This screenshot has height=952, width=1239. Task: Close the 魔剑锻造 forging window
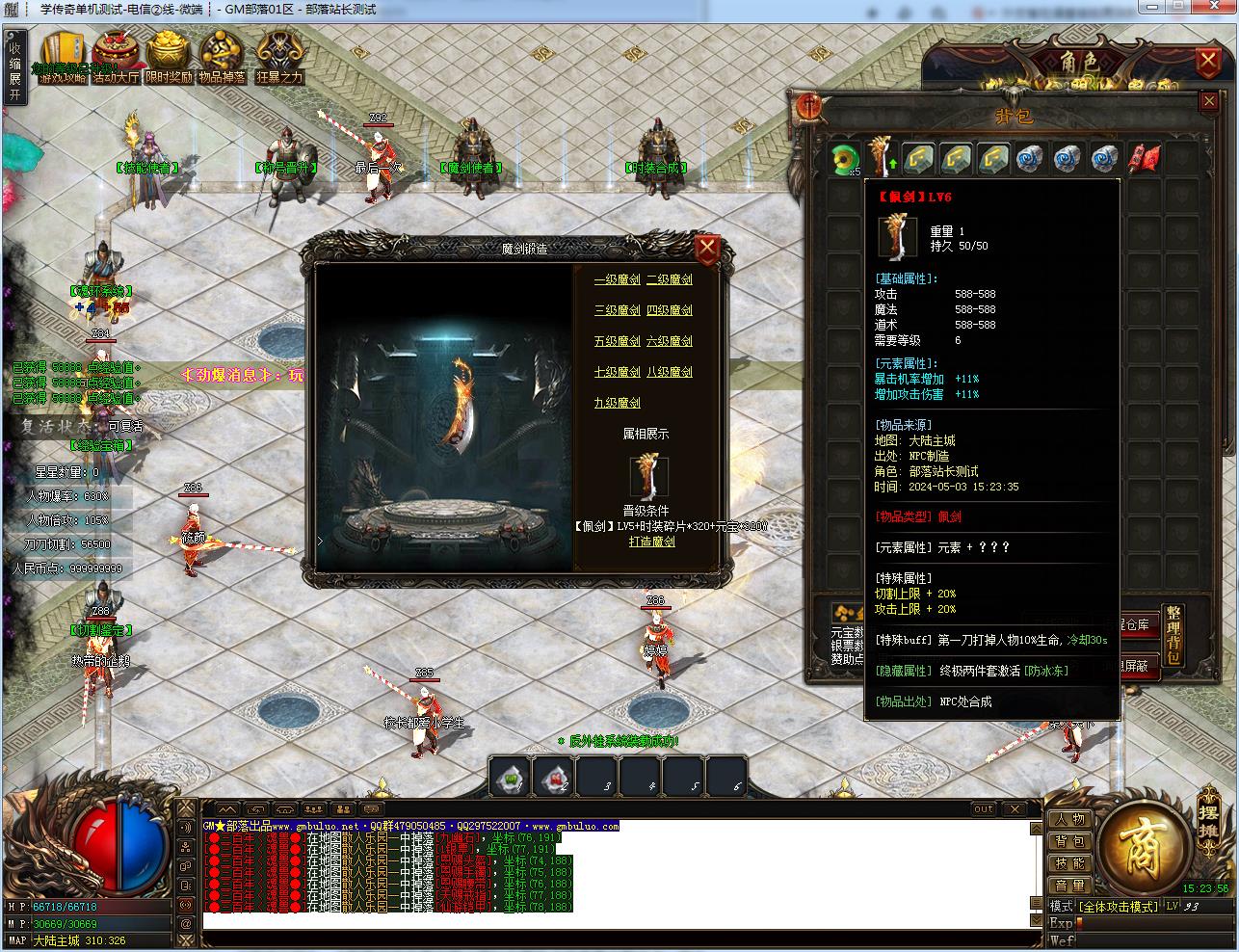[x=707, y=250]
